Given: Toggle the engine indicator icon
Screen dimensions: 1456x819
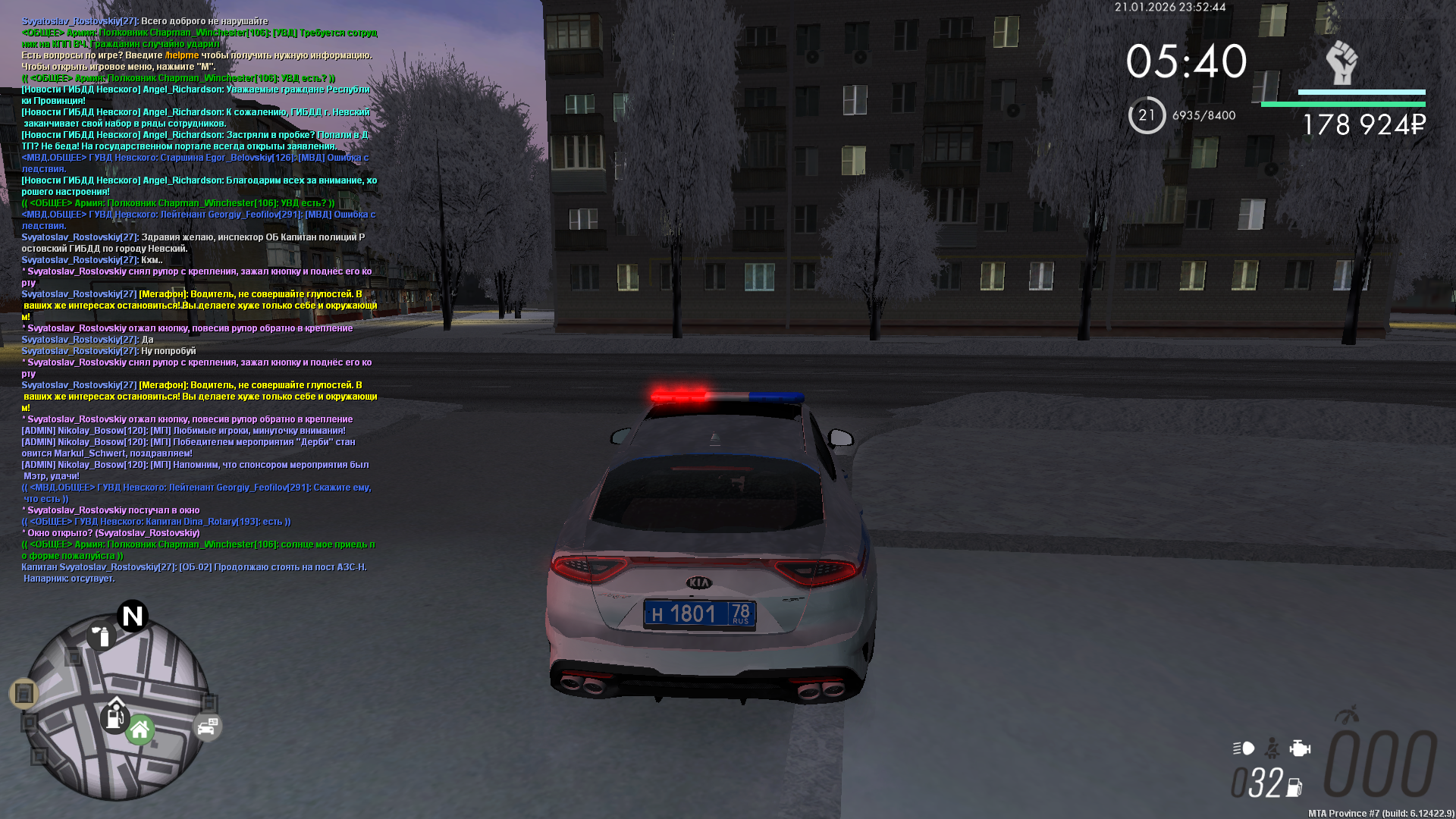Looking at the screenshot, I should [x=1300, y=748].
